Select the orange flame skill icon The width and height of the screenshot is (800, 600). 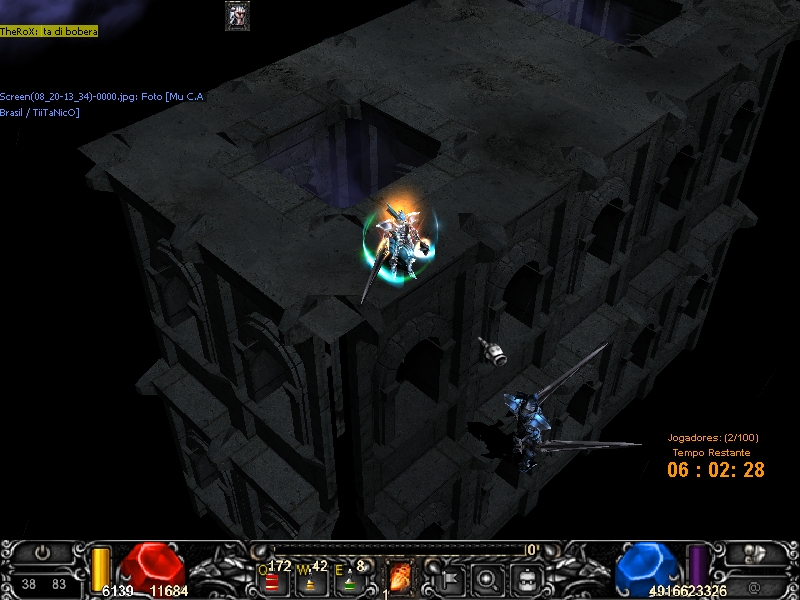[400, 578]
